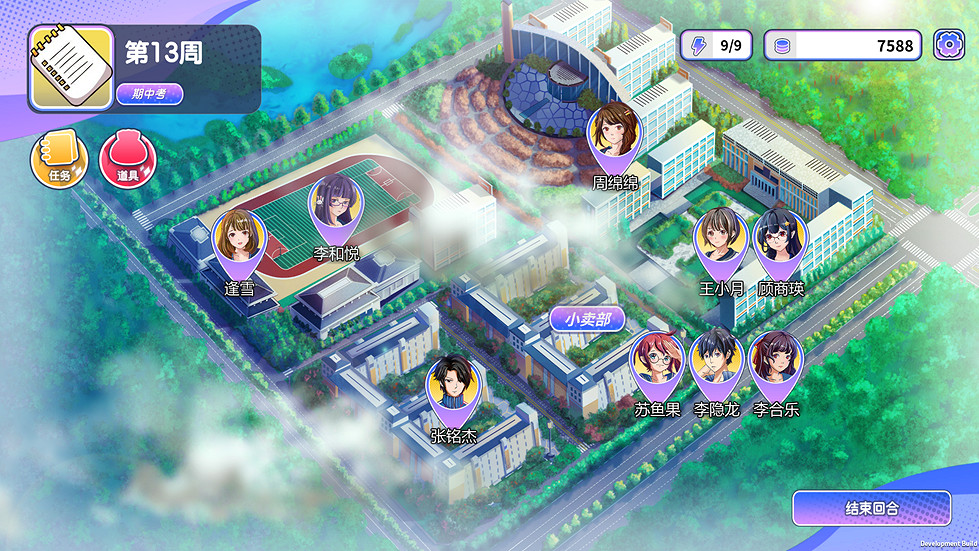Image resolution: width=979 pixels, height=551 pixels.
Task: Select 李合乐's character marker
Action: coord(775,364)
